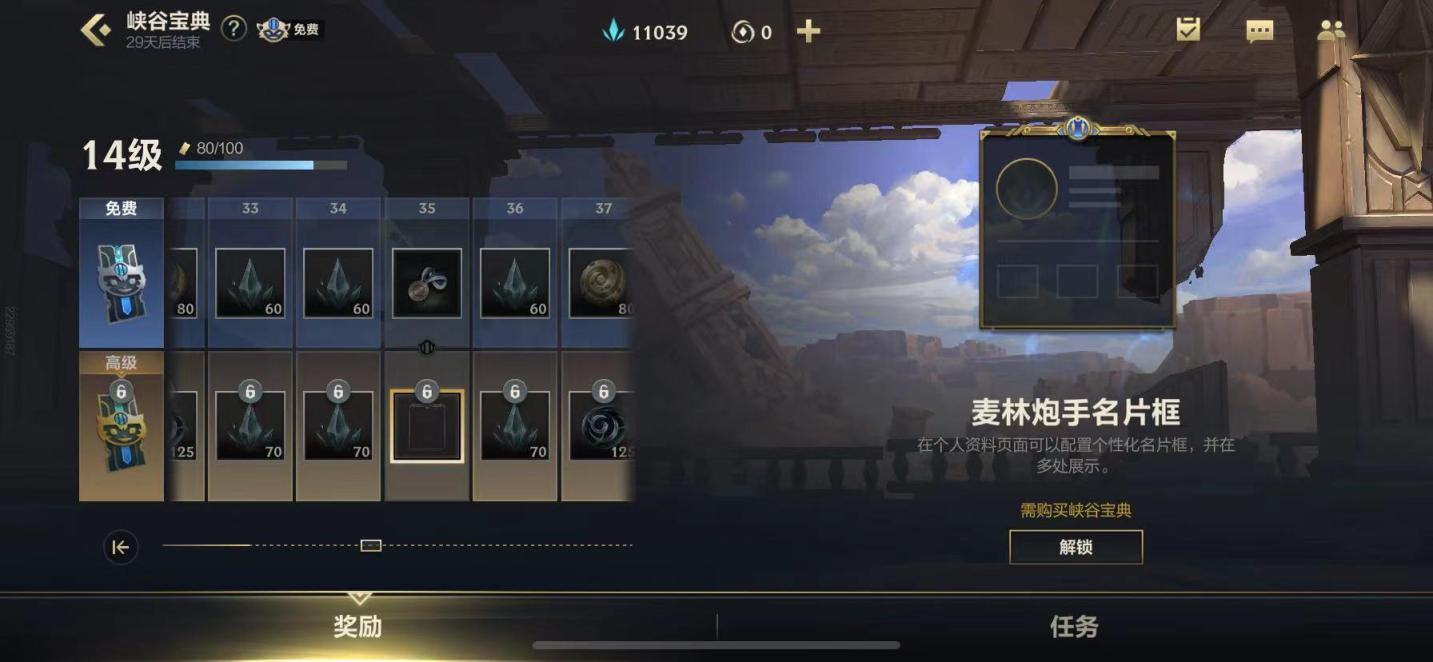
Task: Select the highlighted premium level 35 reward
Action: [427, 426]
